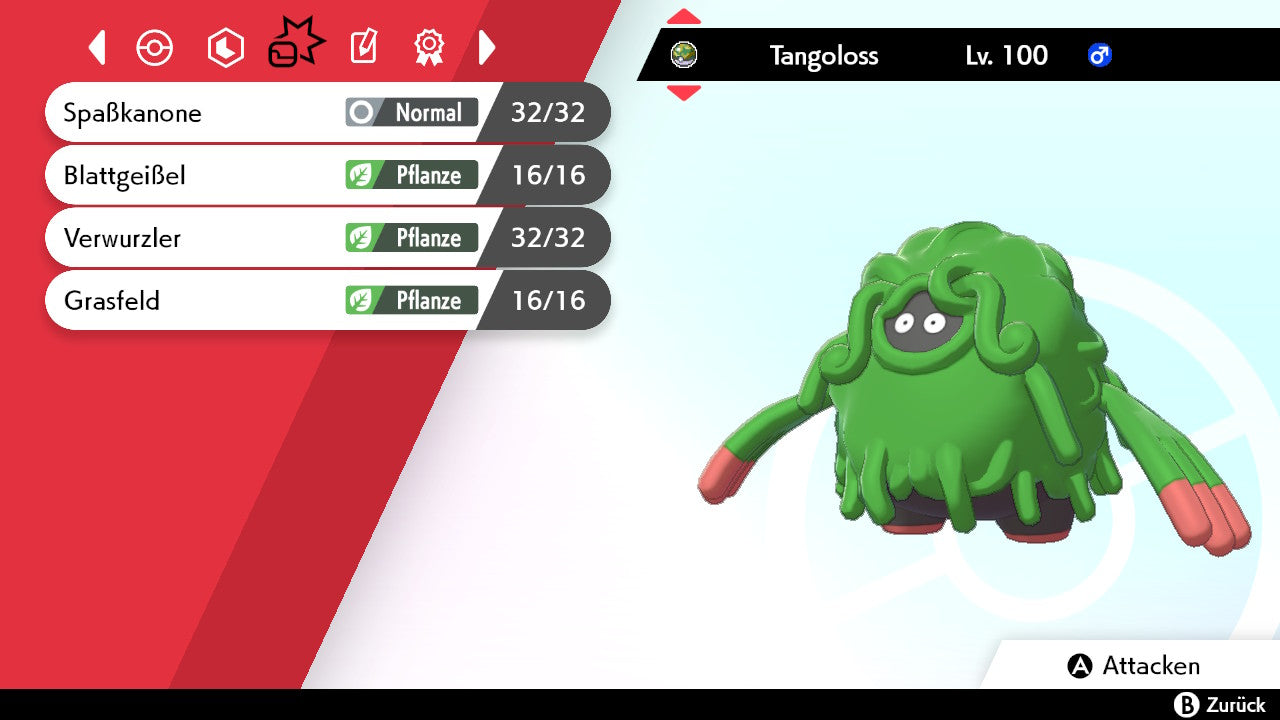This screenshot has width=1280, height=720.
Task: Show next Pokémon with red down arrow
Action: [x=684, y=93]
